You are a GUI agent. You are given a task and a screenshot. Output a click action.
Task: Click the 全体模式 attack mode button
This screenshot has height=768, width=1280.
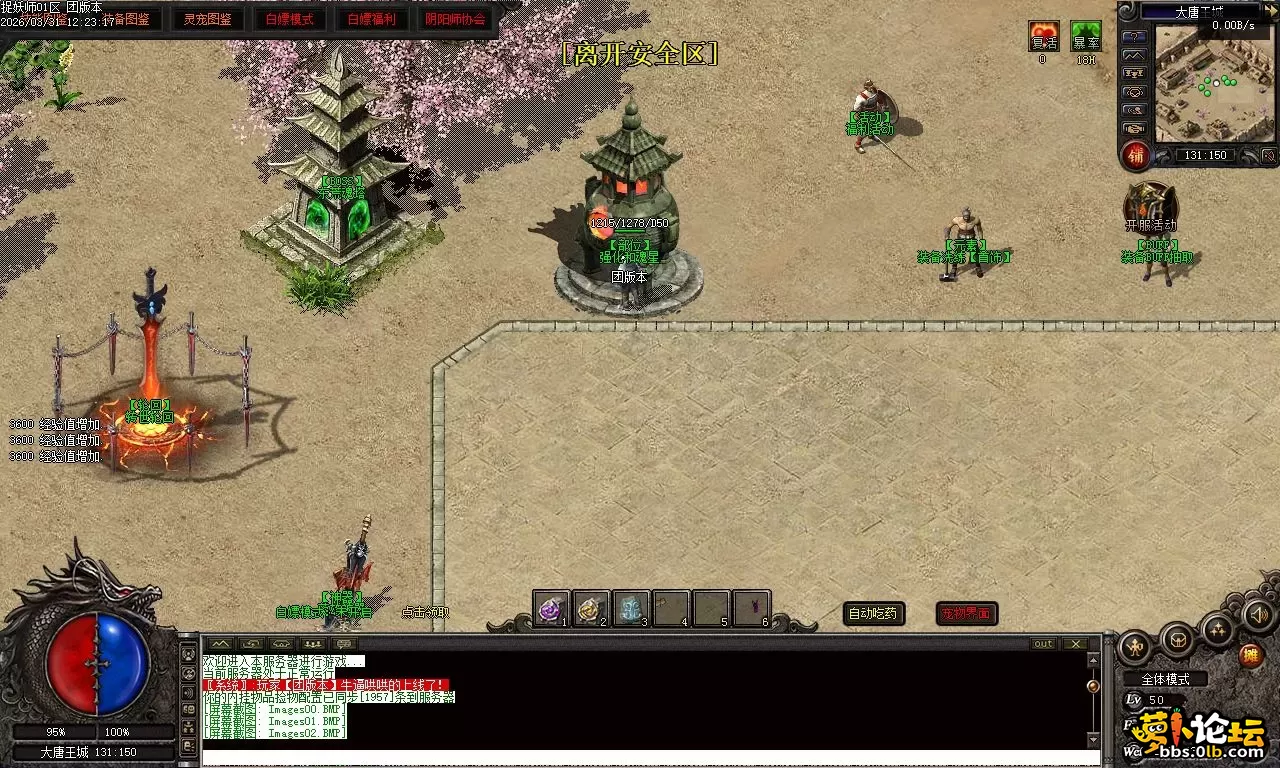click(x=1165, y=679)
